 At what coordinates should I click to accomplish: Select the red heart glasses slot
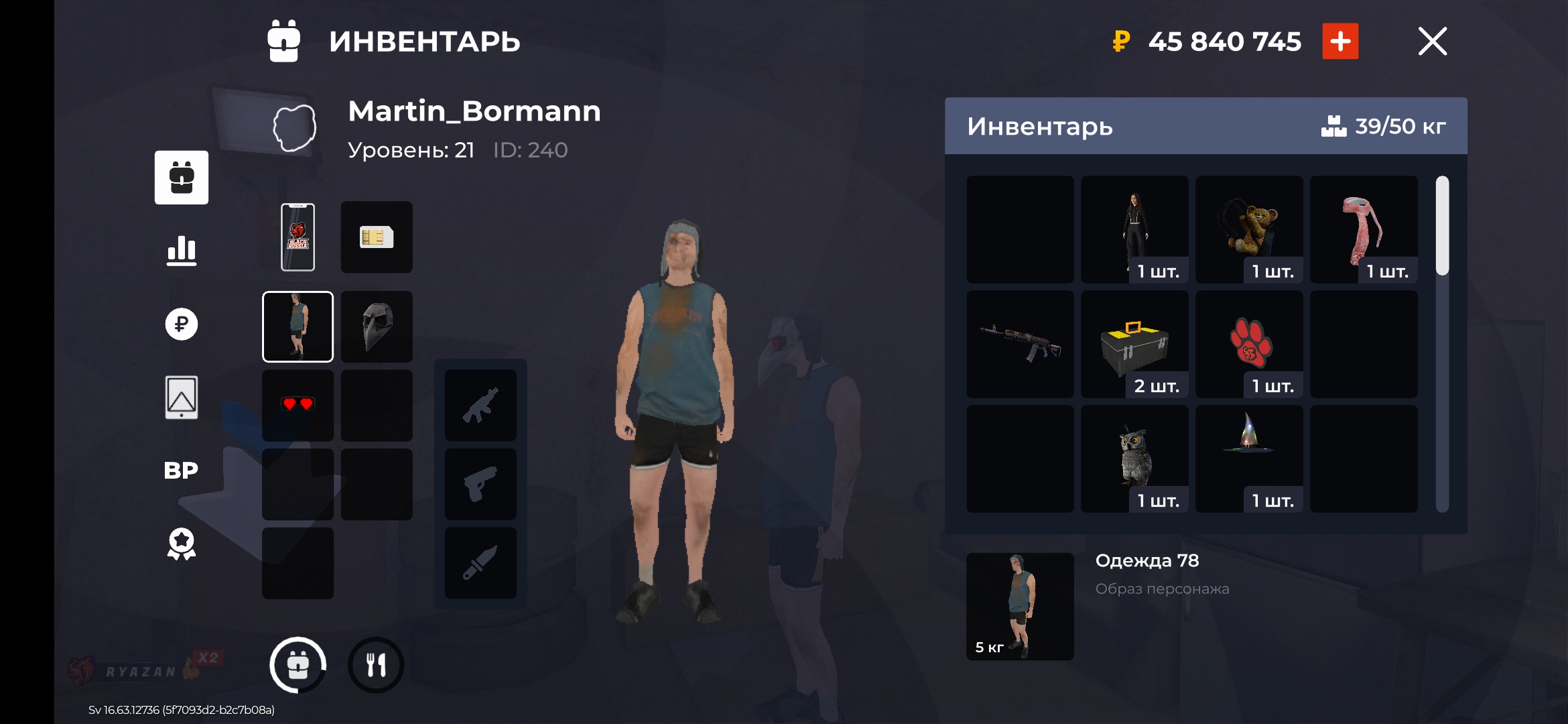(x=298, y=405)
